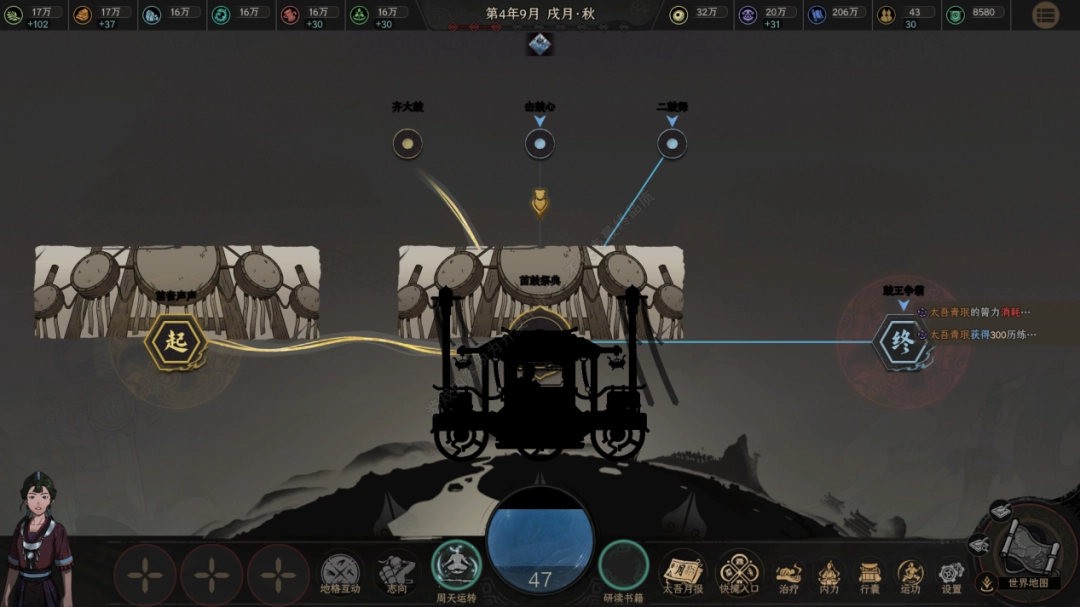Click the 研读书籍 read books circle

click(624, 565)
